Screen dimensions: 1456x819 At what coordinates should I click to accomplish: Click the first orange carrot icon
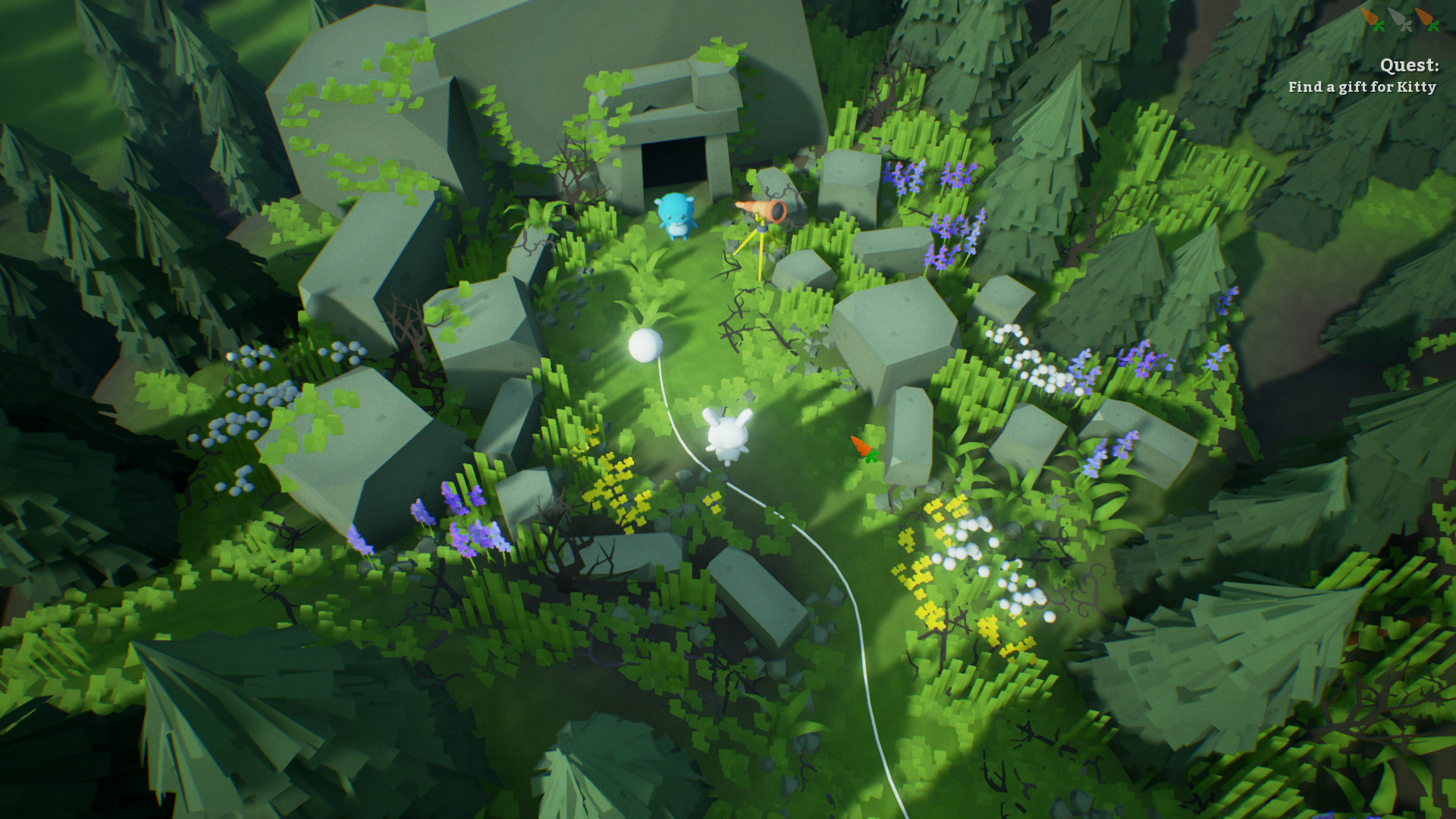(x=1370, y=17)
